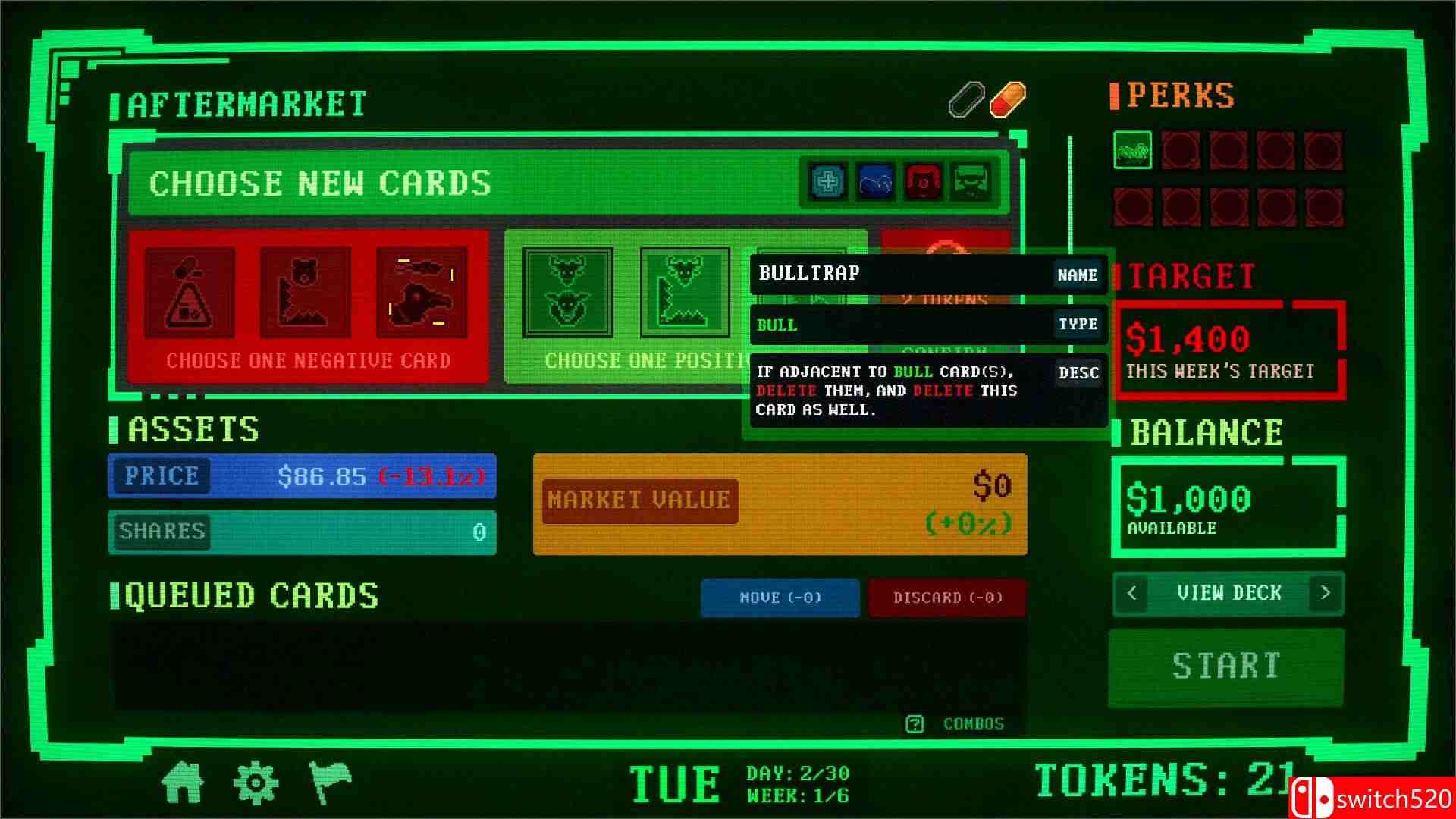Select the falling-piano warning negative card

tap(190, 292)
